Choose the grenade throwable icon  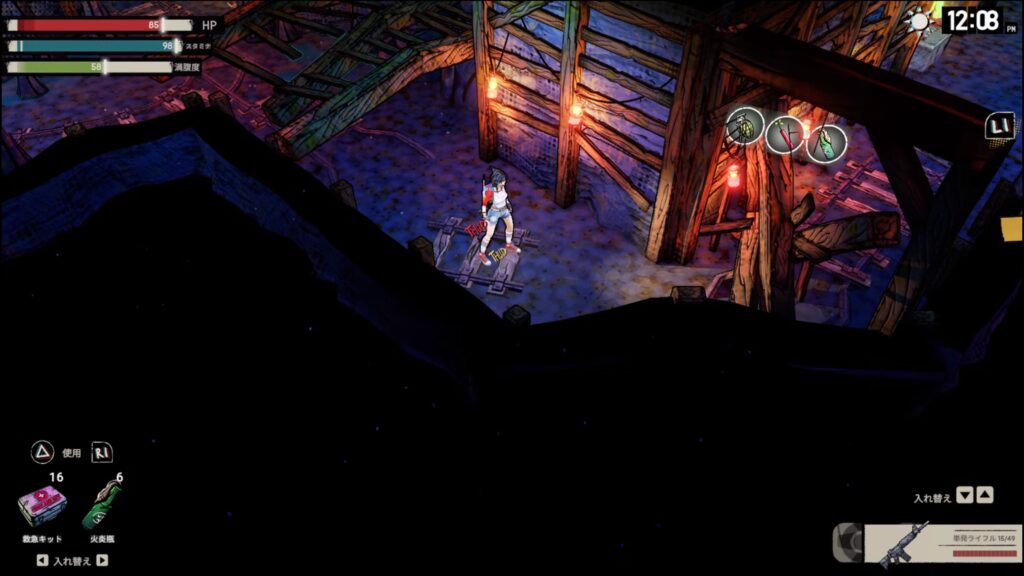click(745, 127)
